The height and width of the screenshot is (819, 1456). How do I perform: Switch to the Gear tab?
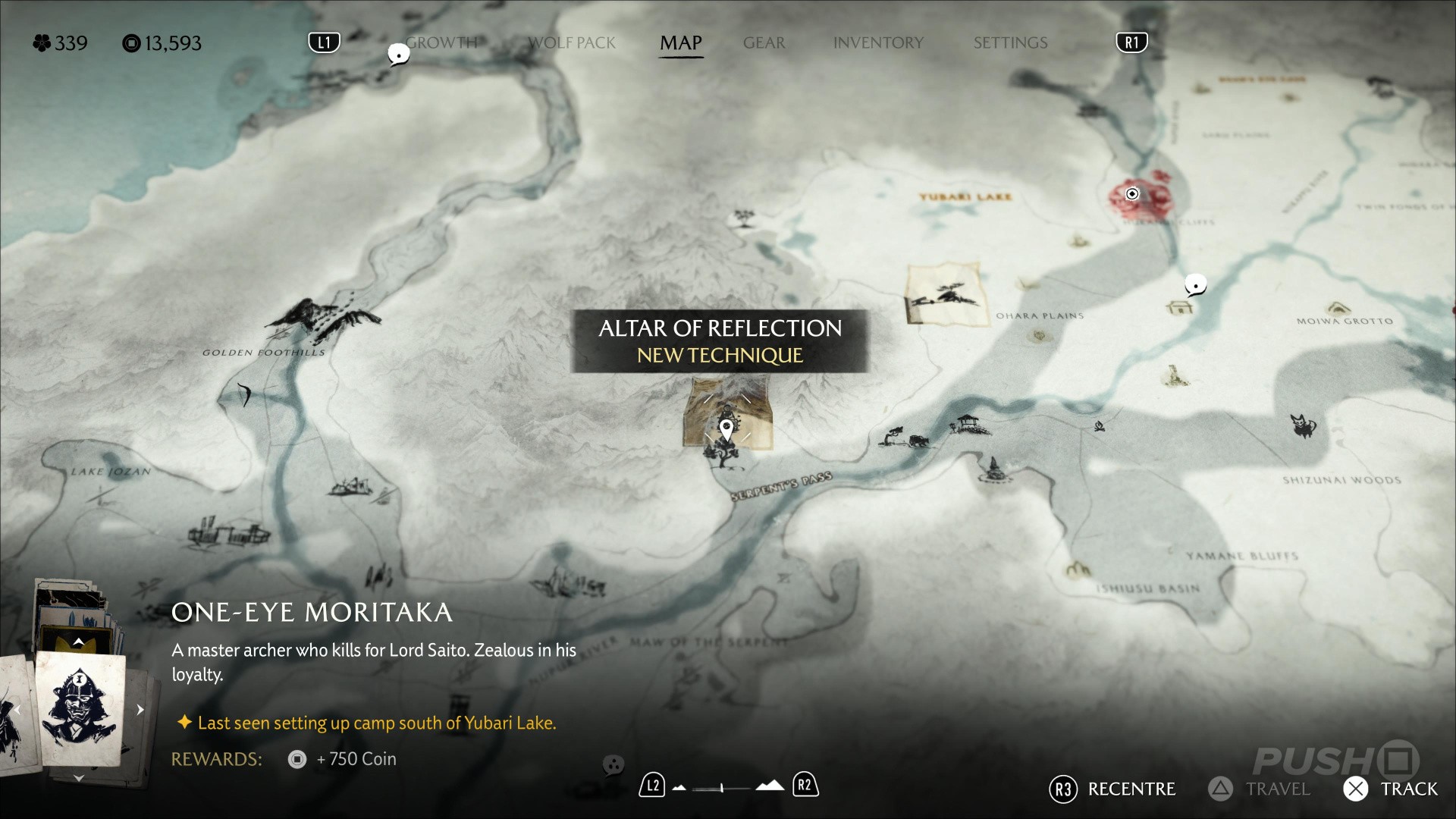[x=764, y=43]
